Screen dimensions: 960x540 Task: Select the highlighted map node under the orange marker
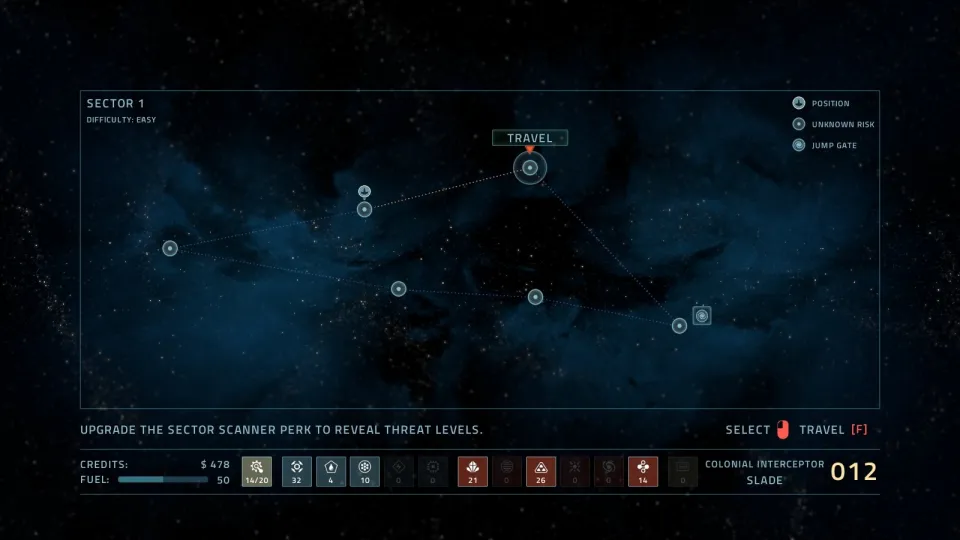(x=530, y=168)
